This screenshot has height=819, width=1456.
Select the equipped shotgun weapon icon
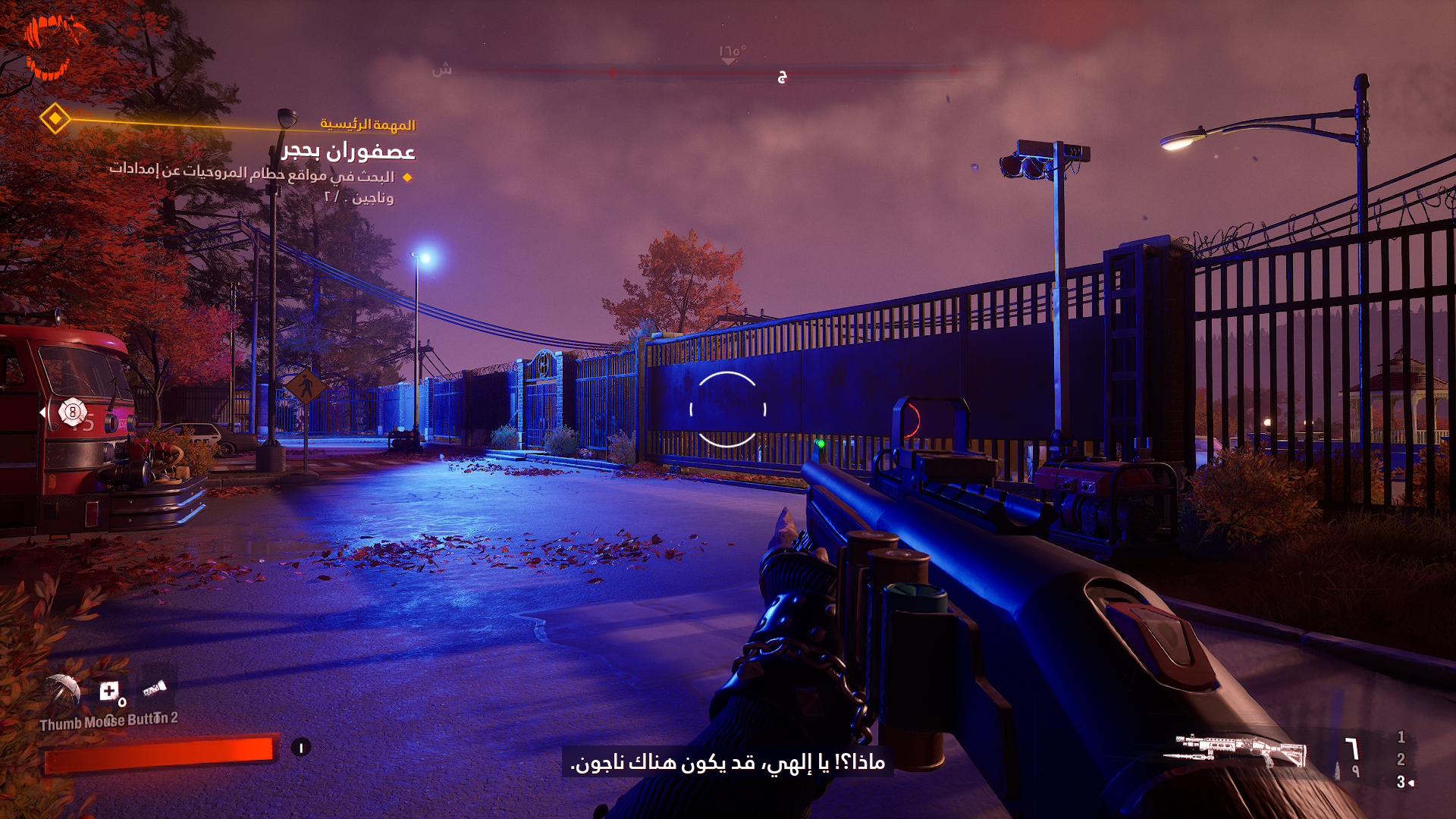(1238, 751)
